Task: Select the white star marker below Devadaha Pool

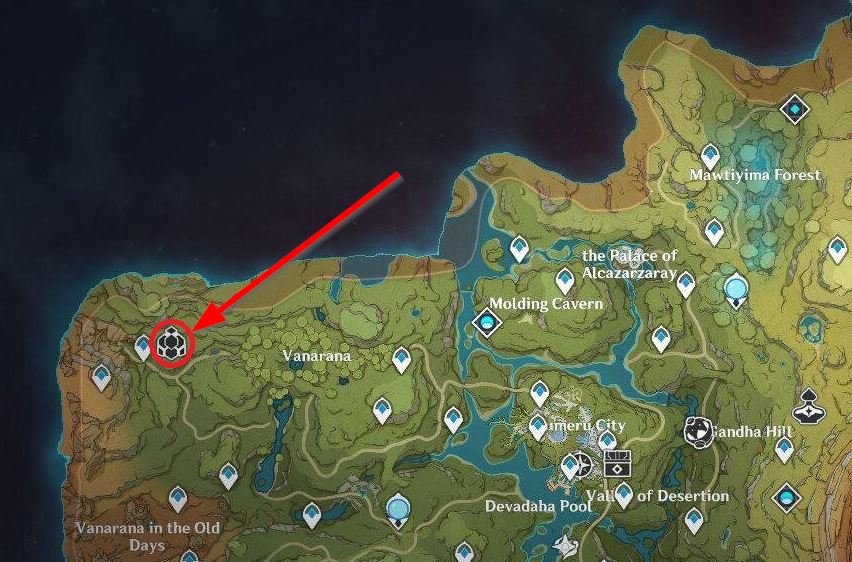Action: [x=568, y=544]
